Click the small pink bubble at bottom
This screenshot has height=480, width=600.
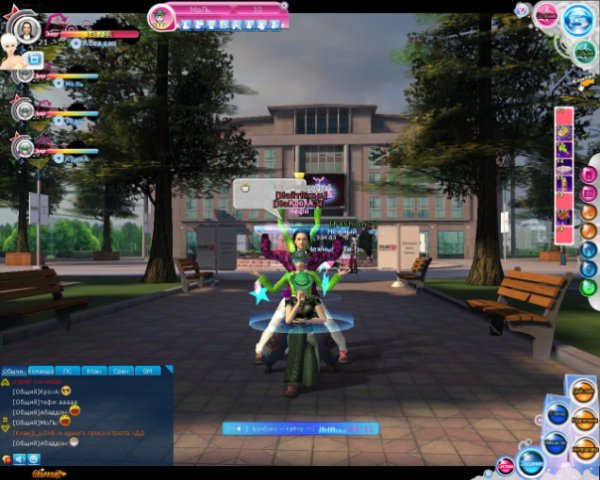(x=506, y=465)
